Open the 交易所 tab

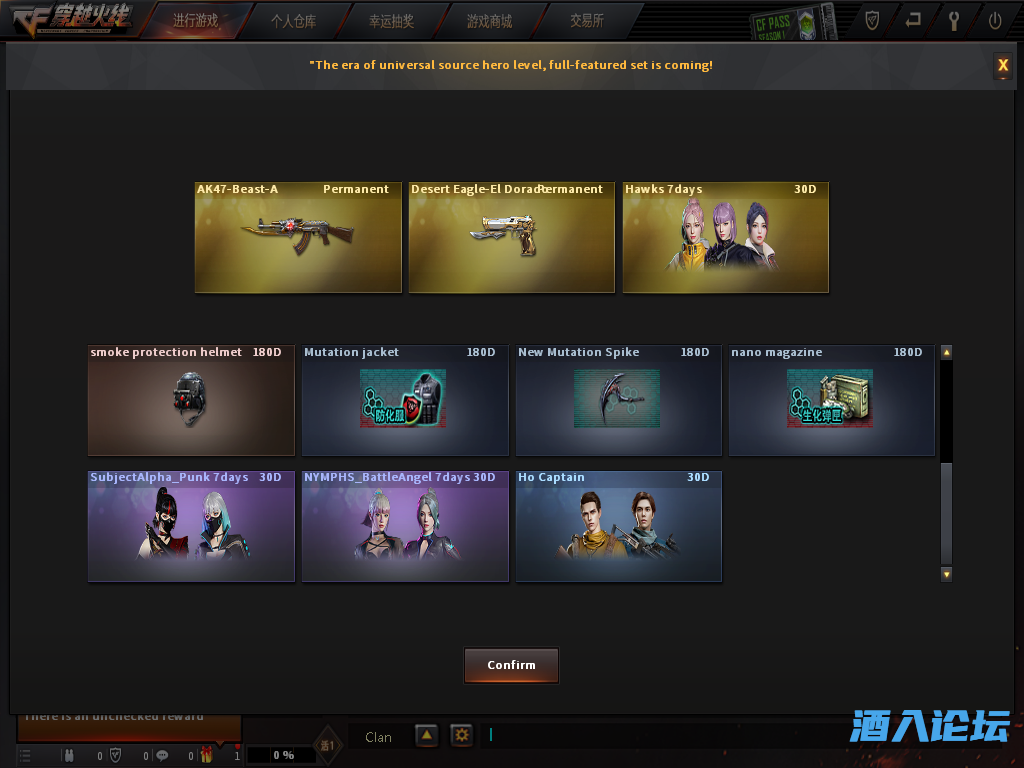point(587,20)
